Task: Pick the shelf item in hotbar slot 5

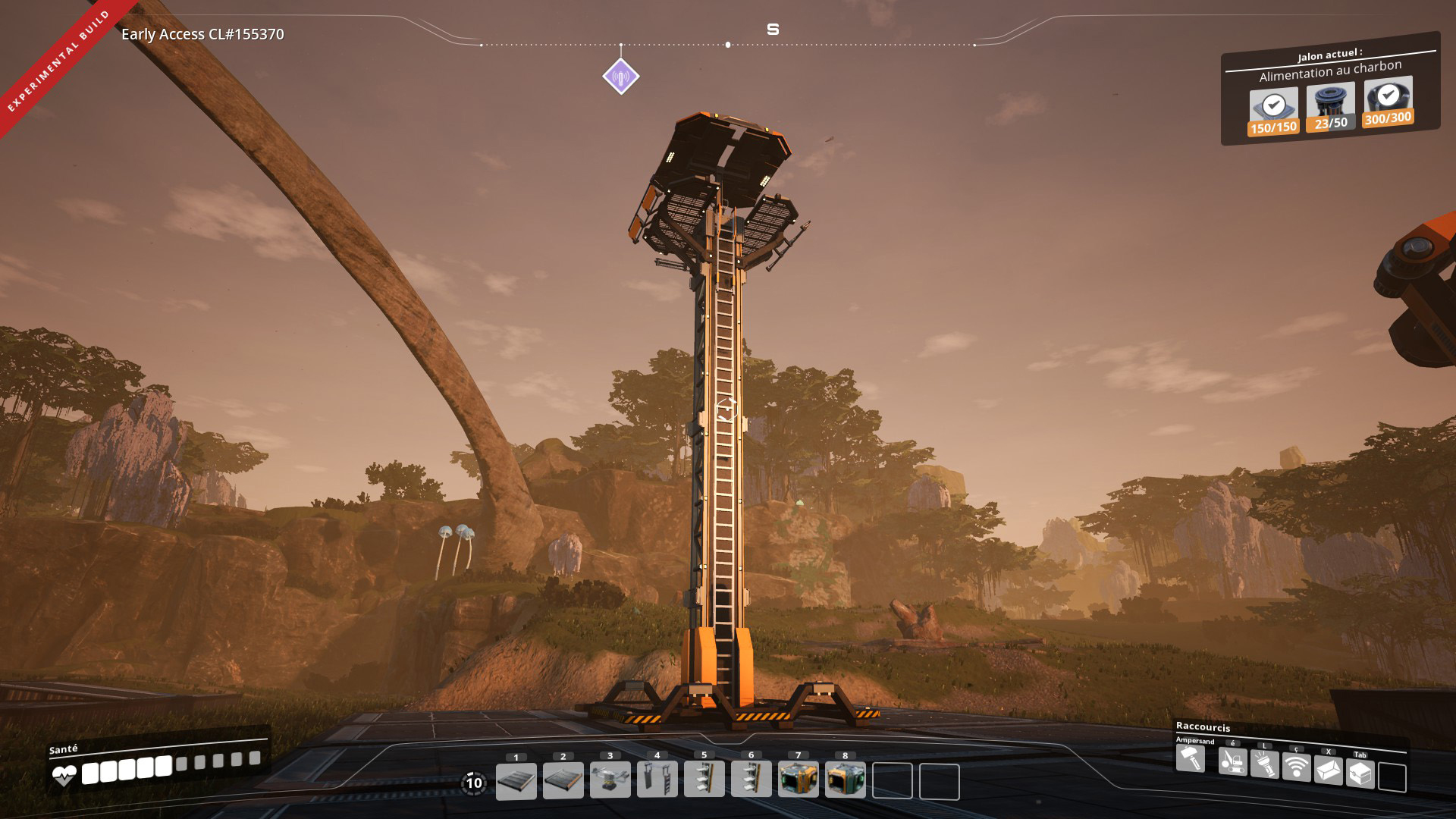Action: (704, 780)
